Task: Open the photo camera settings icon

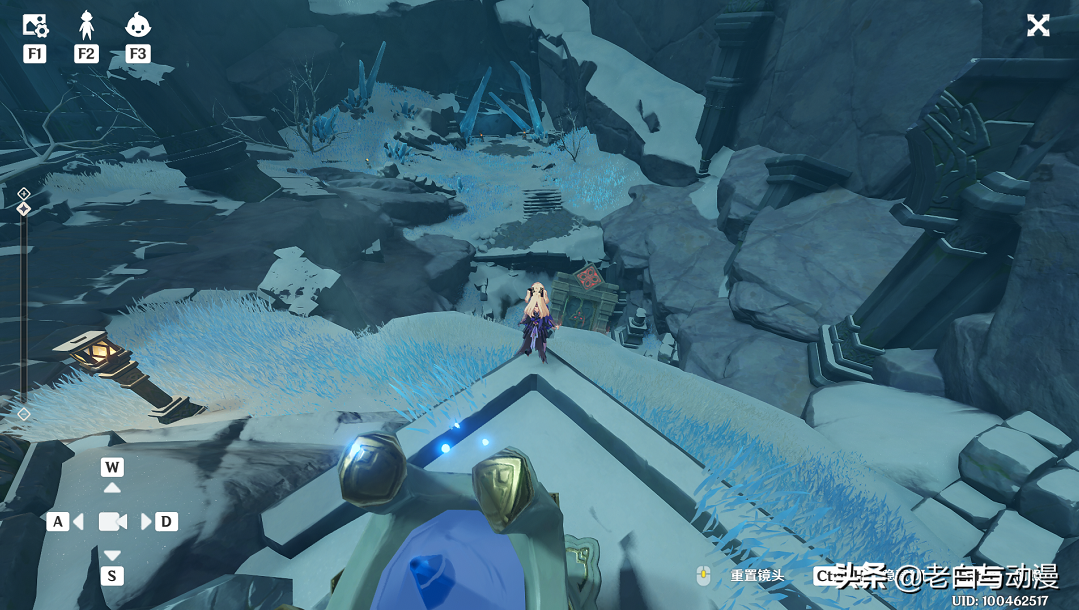Action: [35, 26]
